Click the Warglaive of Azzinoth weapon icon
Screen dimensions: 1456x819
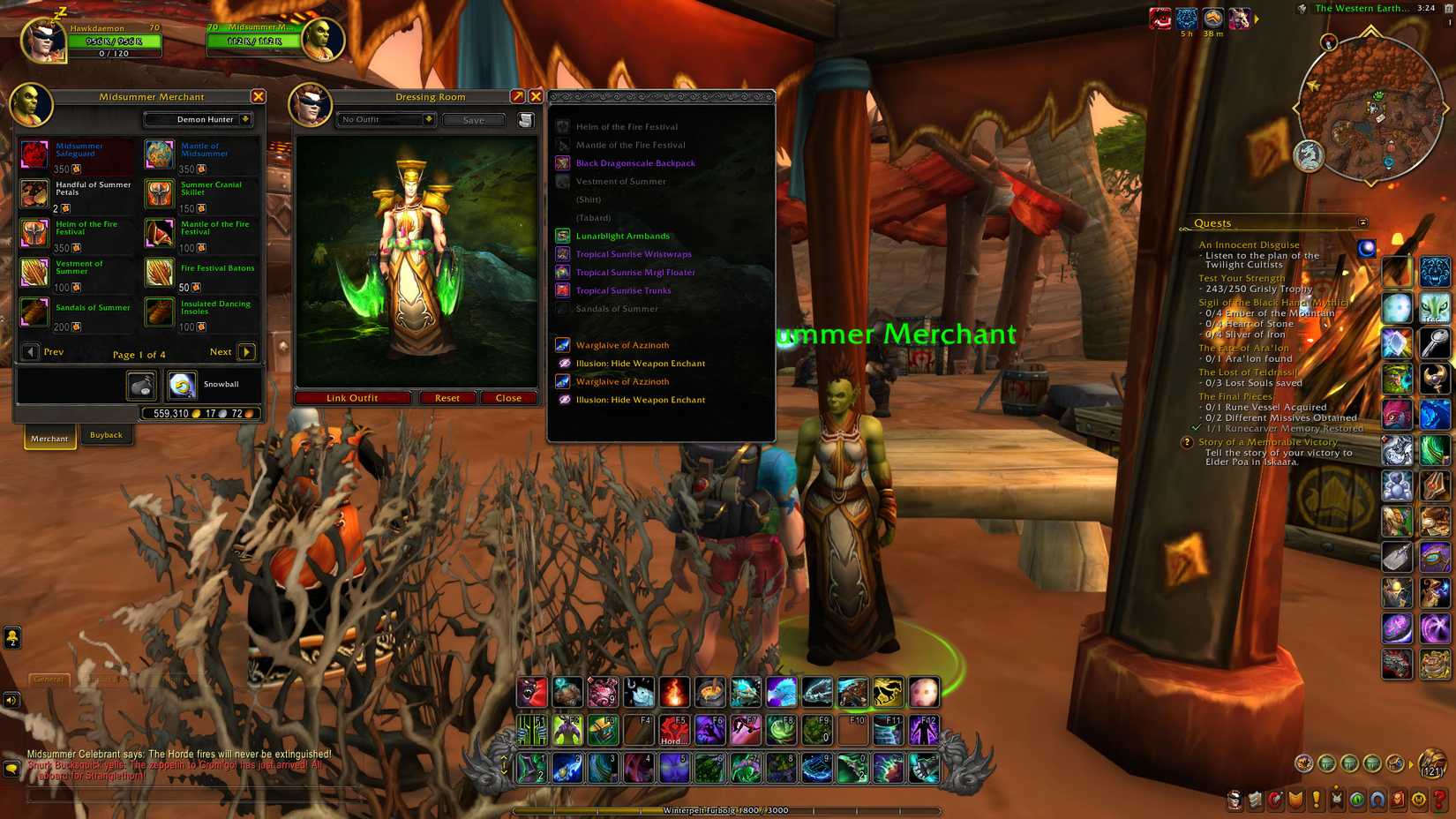pyautogui.click(x=562, y=344)
